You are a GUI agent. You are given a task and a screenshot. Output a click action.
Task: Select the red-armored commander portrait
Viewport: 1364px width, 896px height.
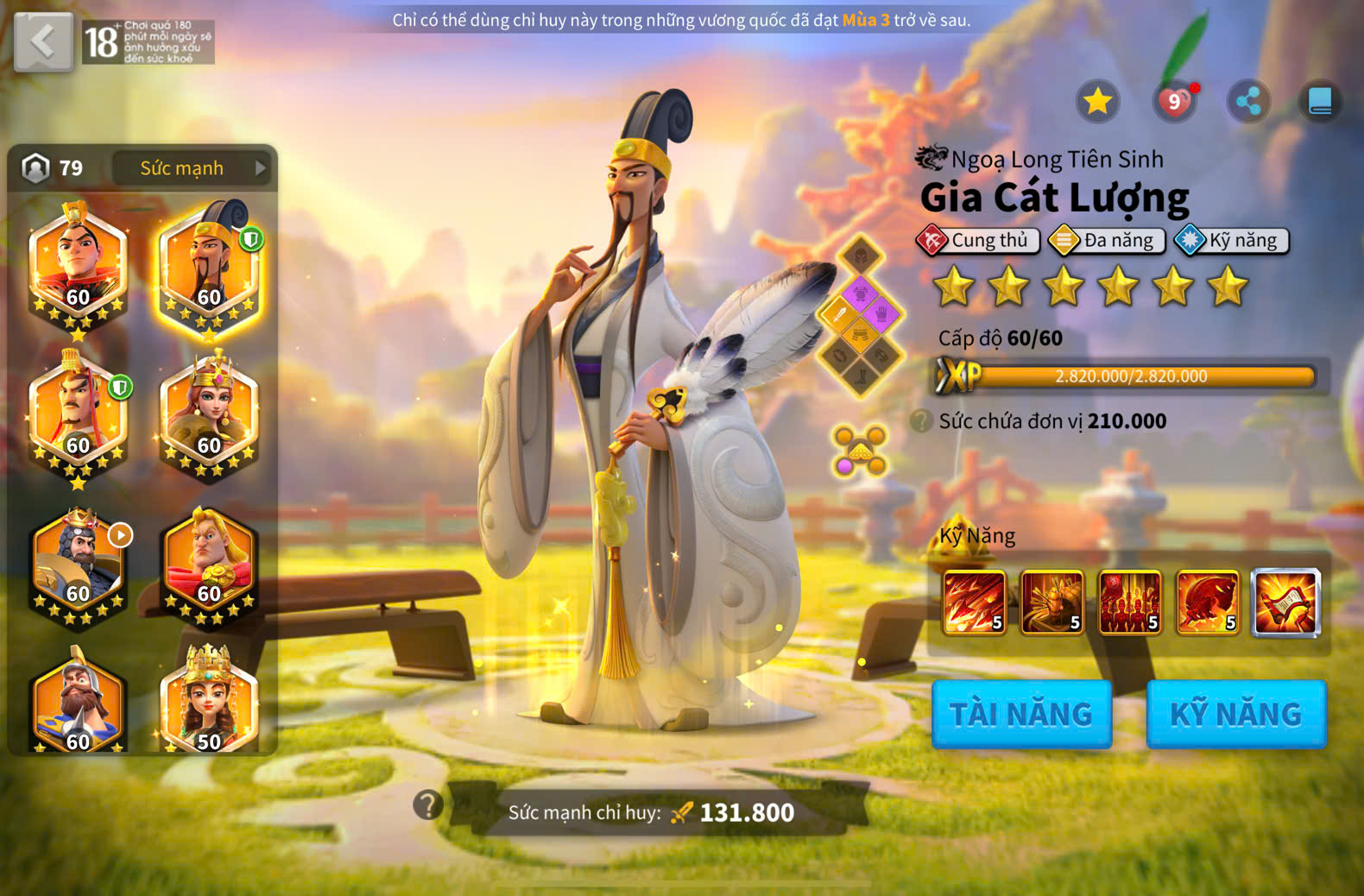coord(78,263)
